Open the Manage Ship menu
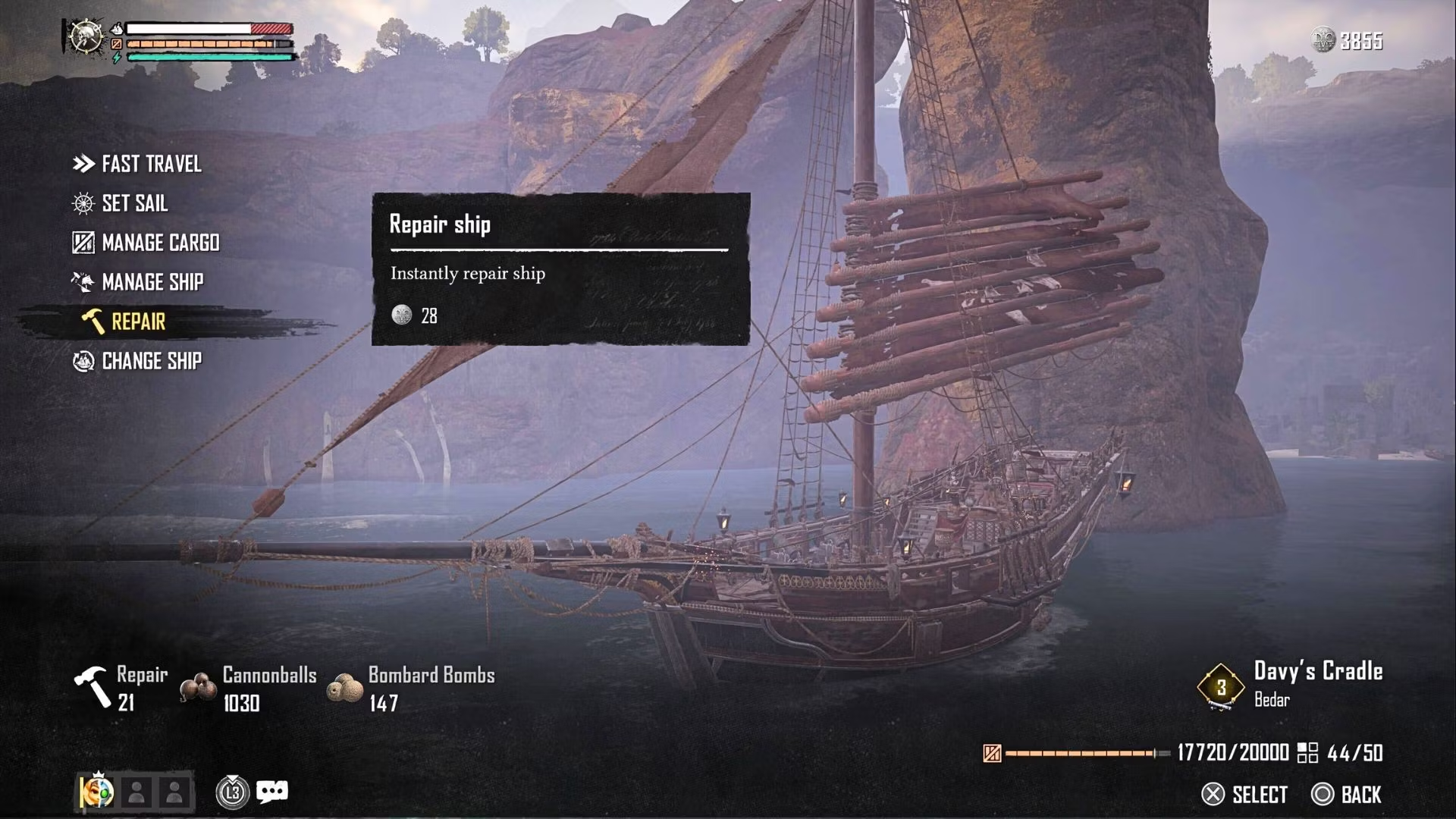 (x=152, y=282)
